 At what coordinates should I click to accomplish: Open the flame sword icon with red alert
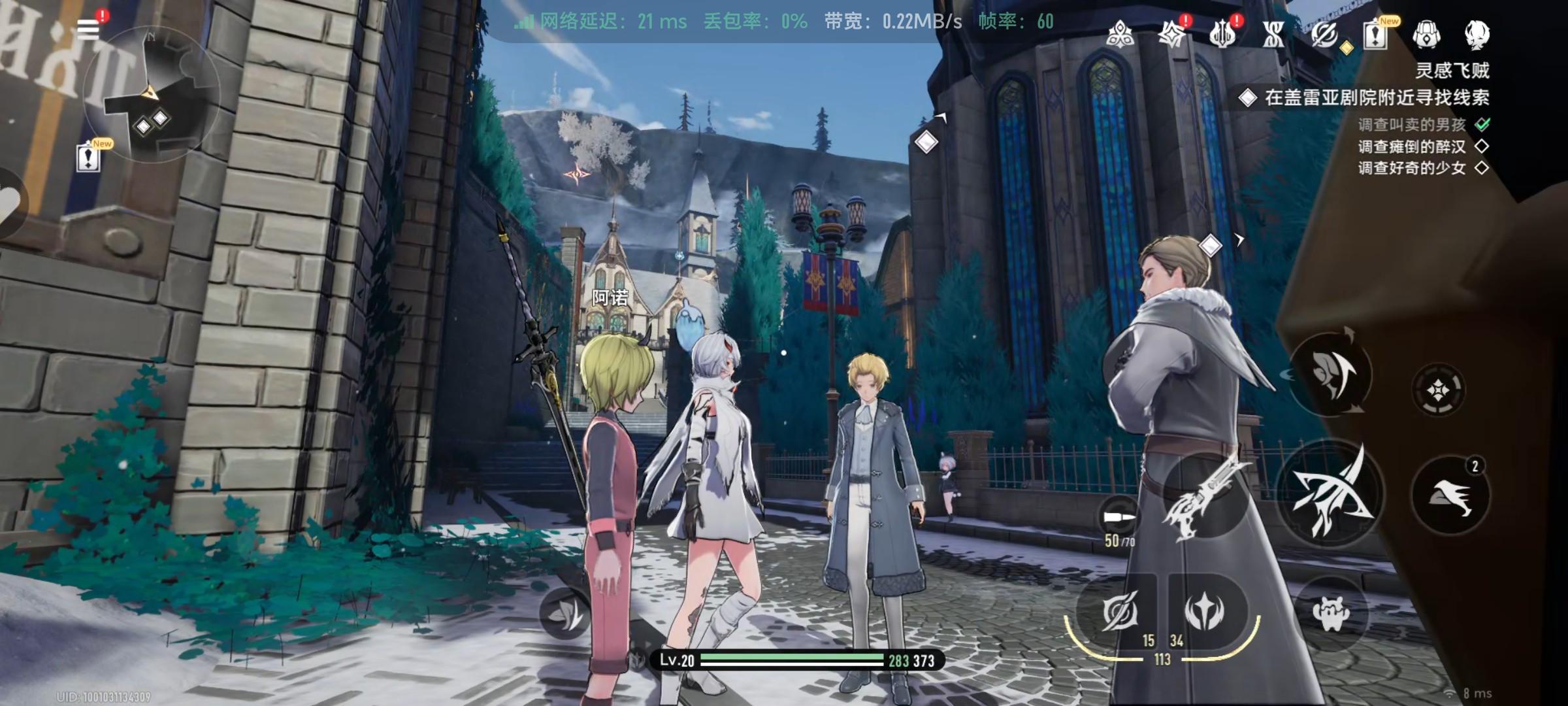tap(1222, 34)
